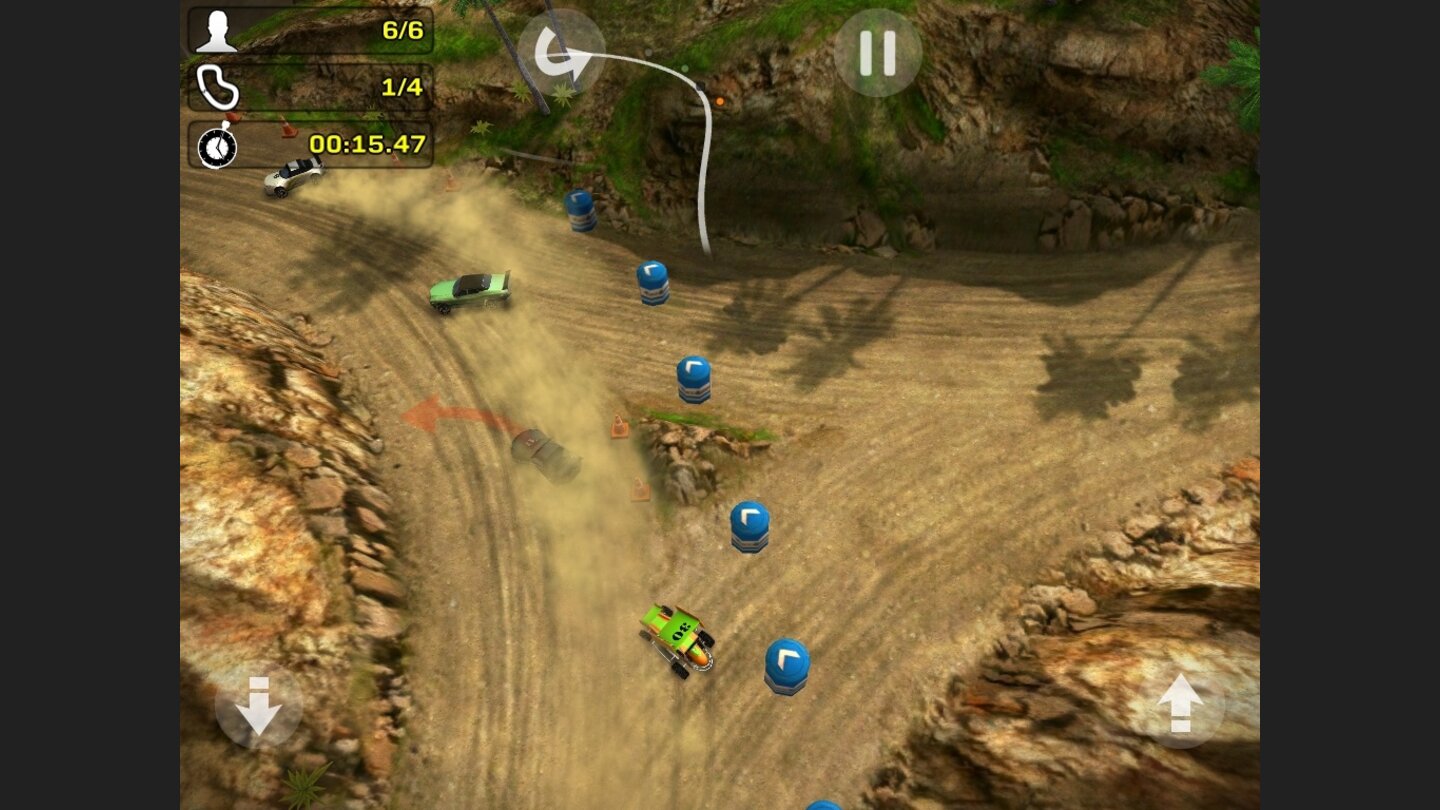
Task: Select the orange traffic cone near the ledge
Action: click(x=617, y=424)
